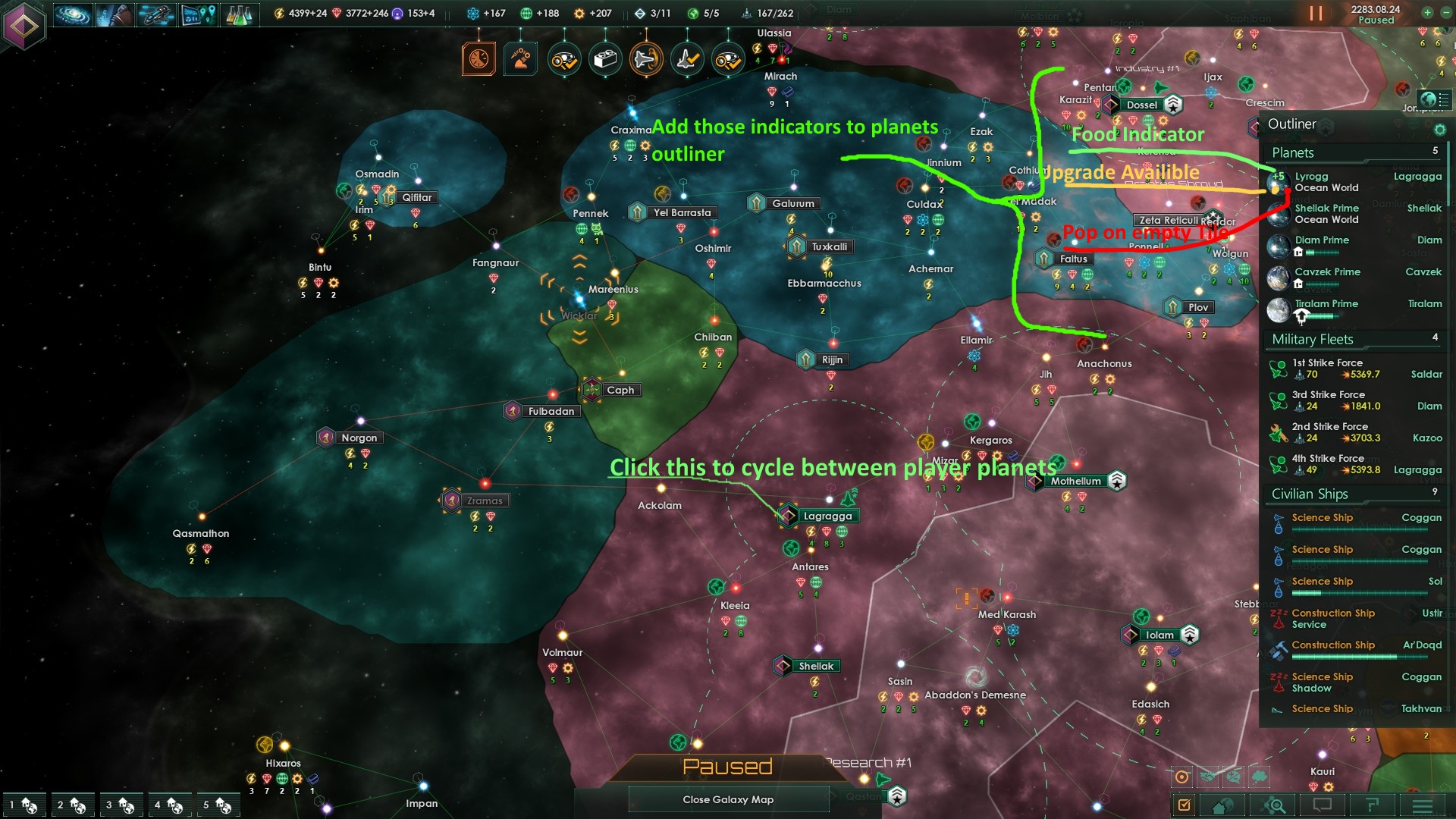Select the mining/construction orange icon near the top
Image resolution: width=1456 pixels, height=819 pixels.
[x=520, y=58]
